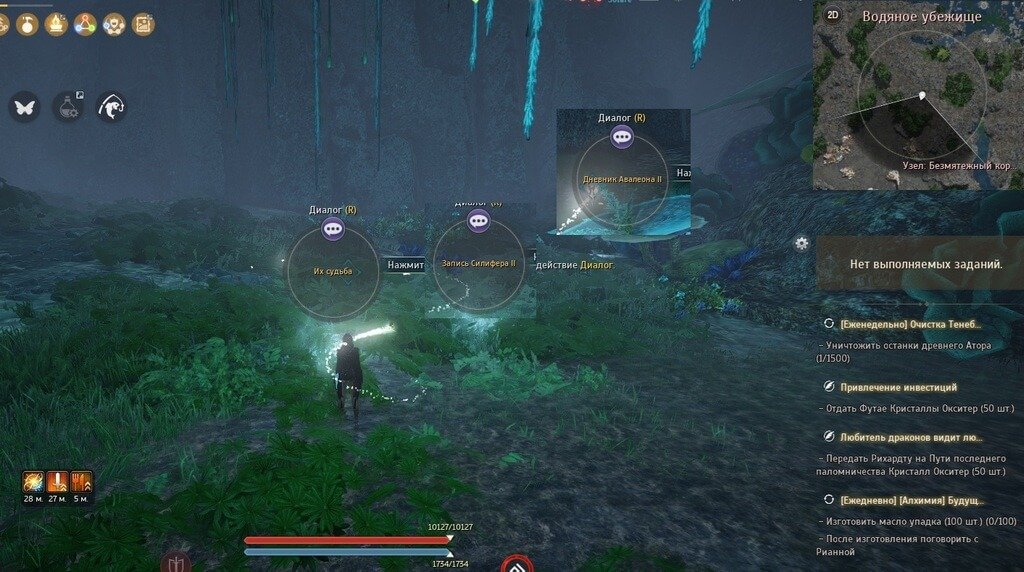Activate the fishing rod icon
This screenshot has height=572, width=1024.
tap(111, 107)
